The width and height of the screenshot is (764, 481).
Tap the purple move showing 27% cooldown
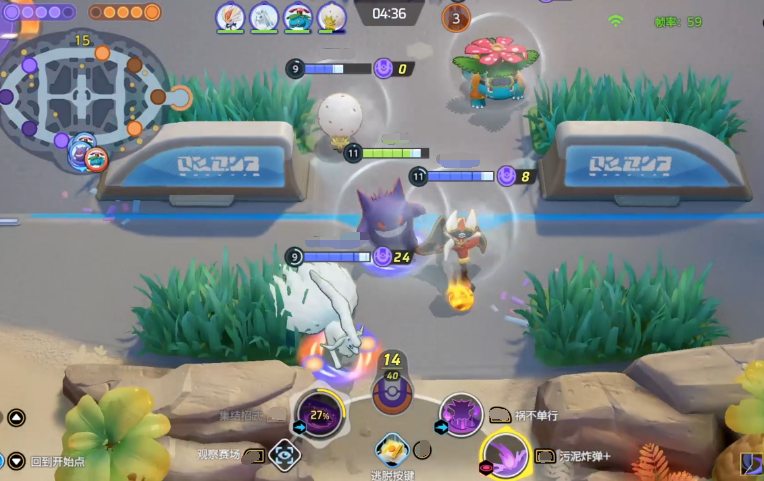[319, 413]
